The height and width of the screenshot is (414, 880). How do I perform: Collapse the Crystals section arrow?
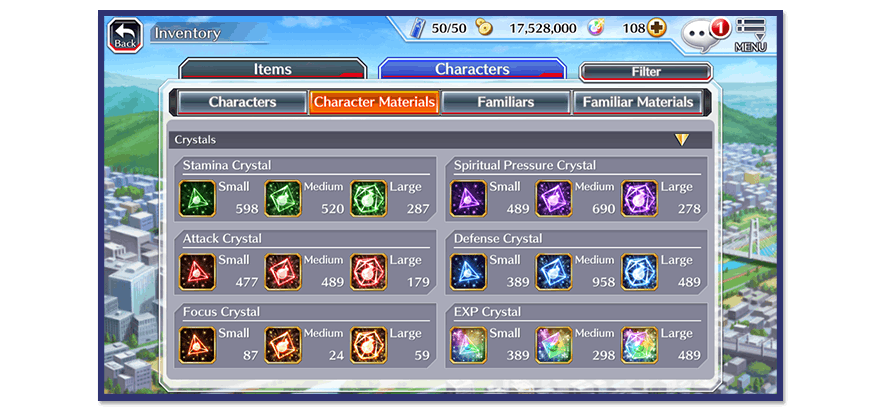click(x=682, y=140)
